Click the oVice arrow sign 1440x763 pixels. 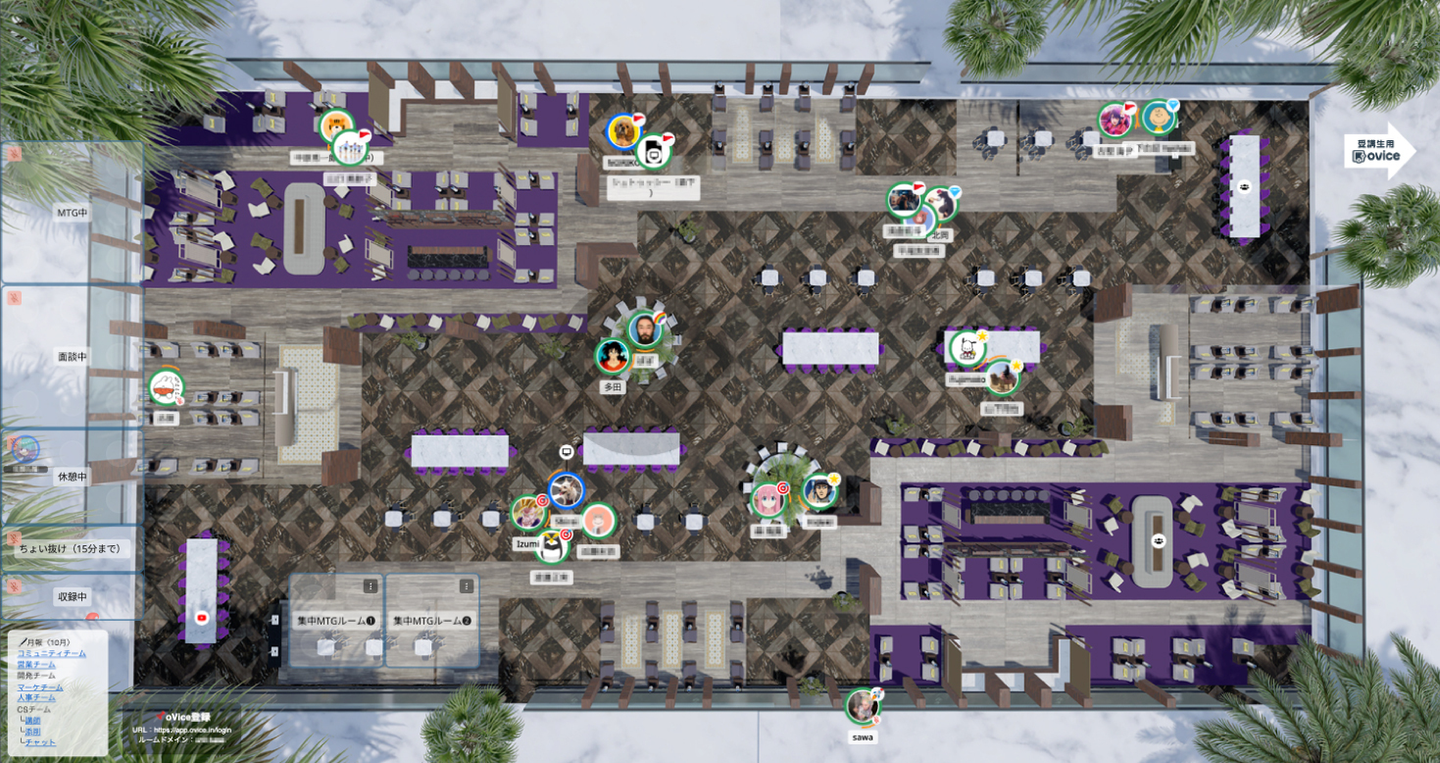coord(1379,151)
